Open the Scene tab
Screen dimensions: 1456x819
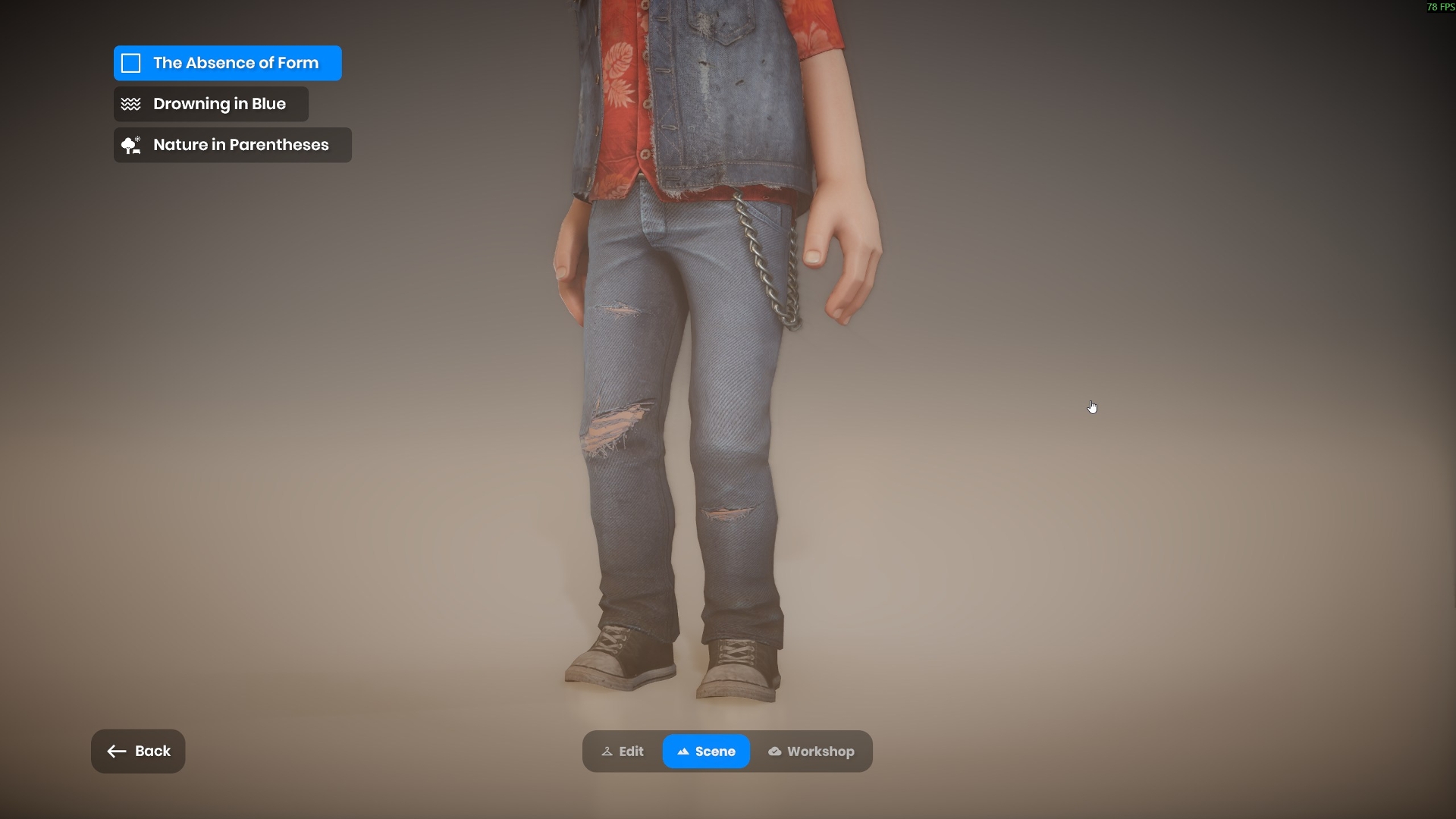pyautogui.click(x=706, y=752)
